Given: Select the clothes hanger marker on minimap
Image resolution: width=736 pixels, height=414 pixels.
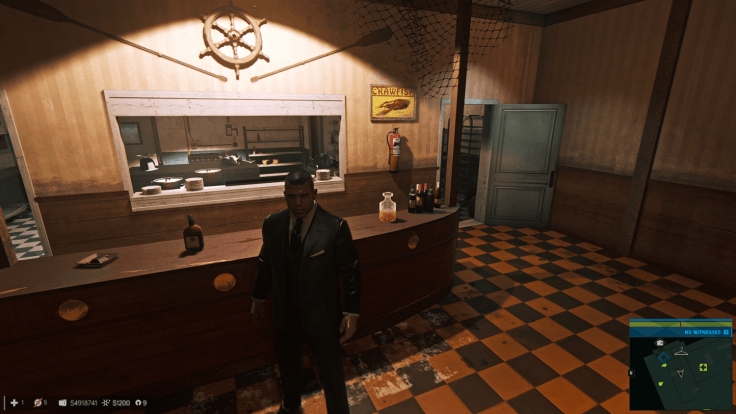Looking at the screenshot, I should 681,351.
